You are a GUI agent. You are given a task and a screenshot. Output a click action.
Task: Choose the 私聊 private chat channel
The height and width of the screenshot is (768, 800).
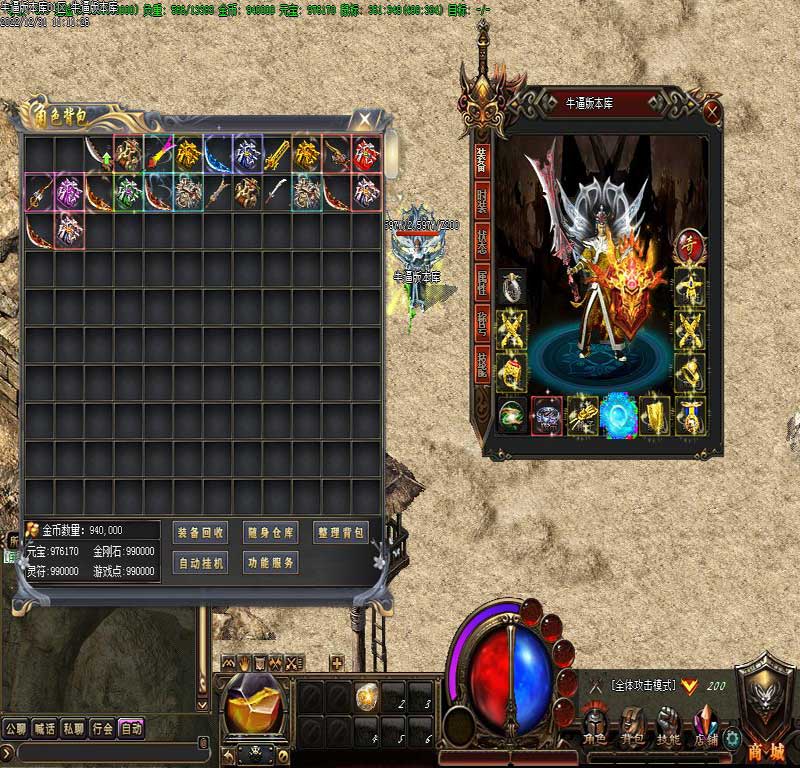[x=73, y=729]
